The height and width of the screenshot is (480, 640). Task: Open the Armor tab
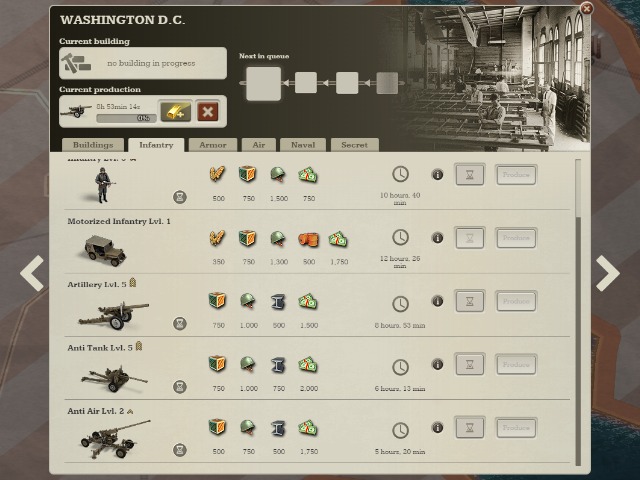coord(212,145)
